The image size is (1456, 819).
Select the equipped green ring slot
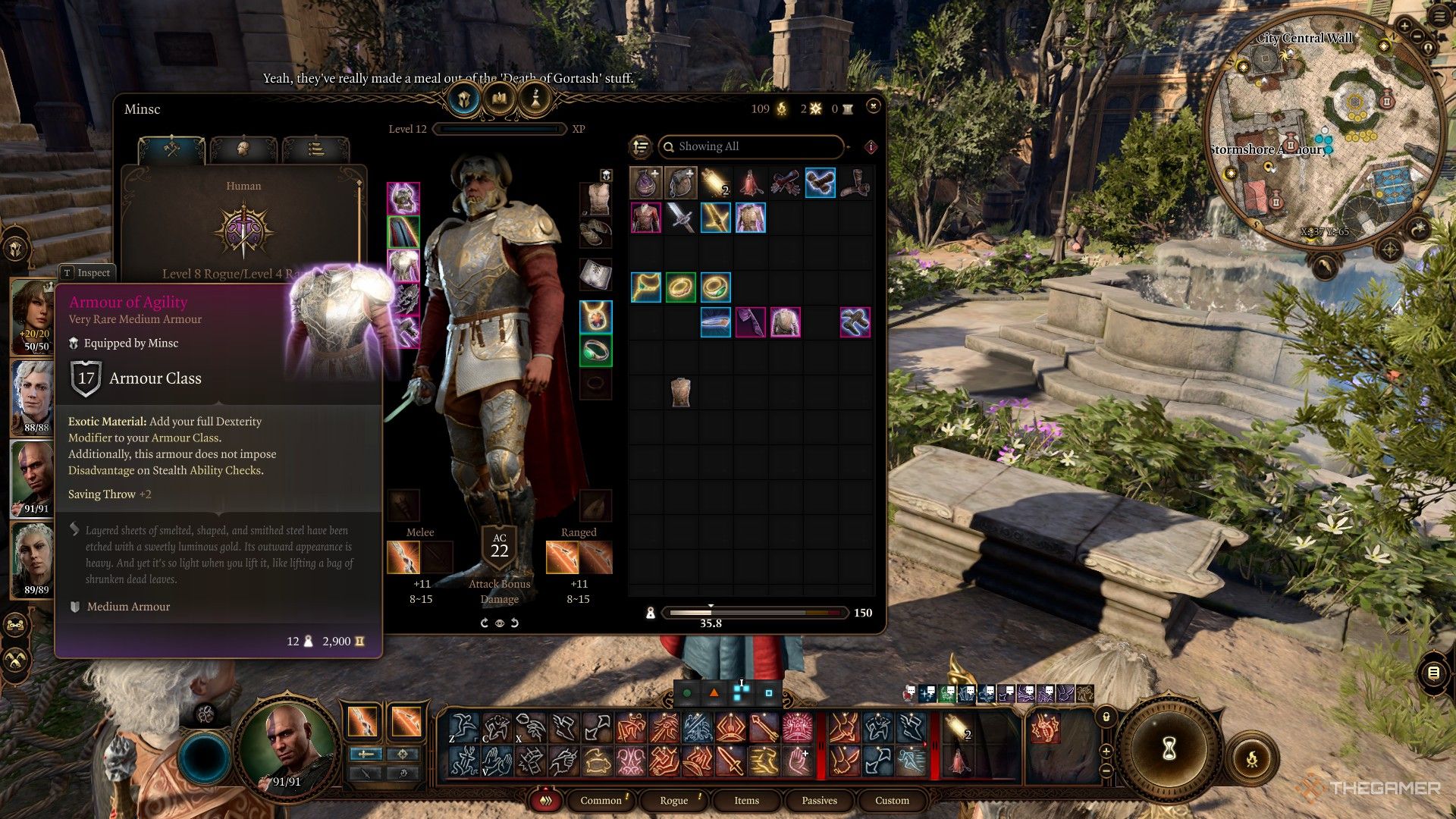(x=595, y=351)
